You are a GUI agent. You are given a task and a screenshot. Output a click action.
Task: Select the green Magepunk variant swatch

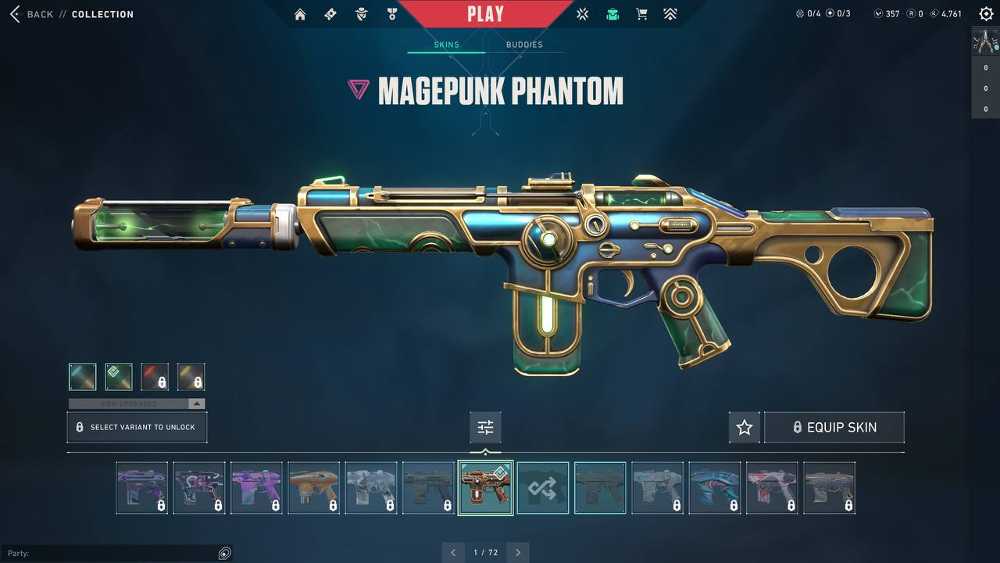coord(119,377)
